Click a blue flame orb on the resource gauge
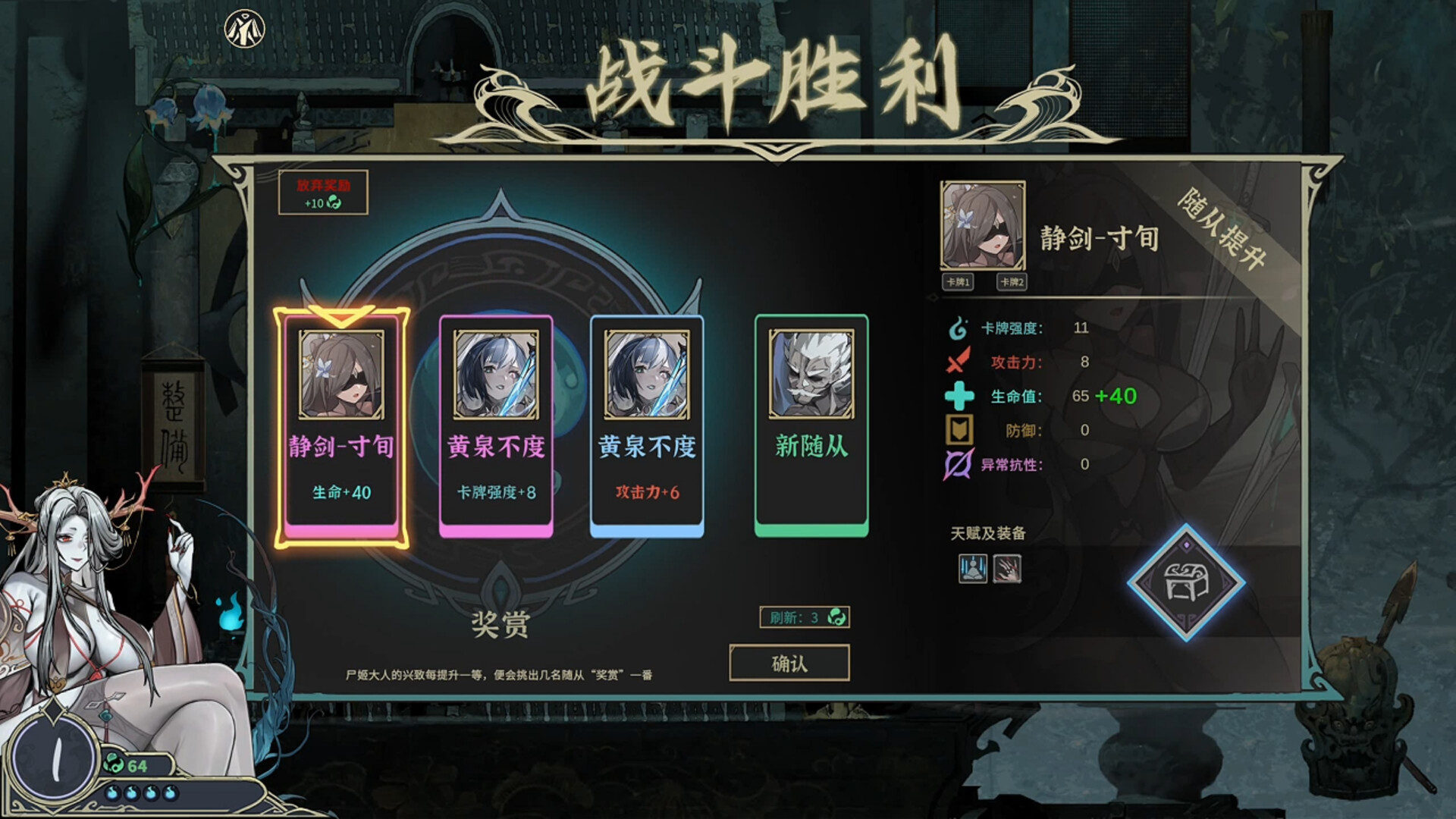The image size is (1456, 819). [114, 793]
